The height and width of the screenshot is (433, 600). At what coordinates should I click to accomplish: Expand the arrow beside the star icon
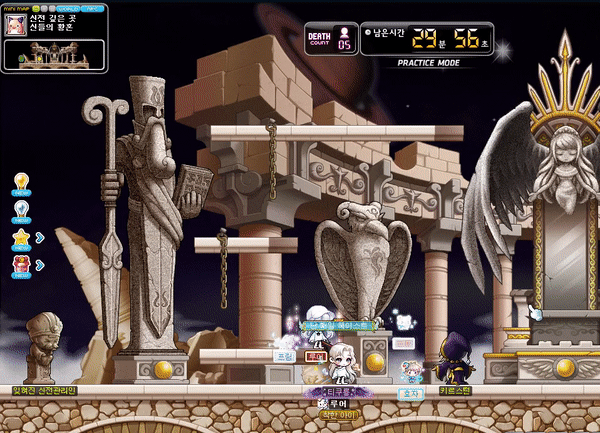[39, 238]
